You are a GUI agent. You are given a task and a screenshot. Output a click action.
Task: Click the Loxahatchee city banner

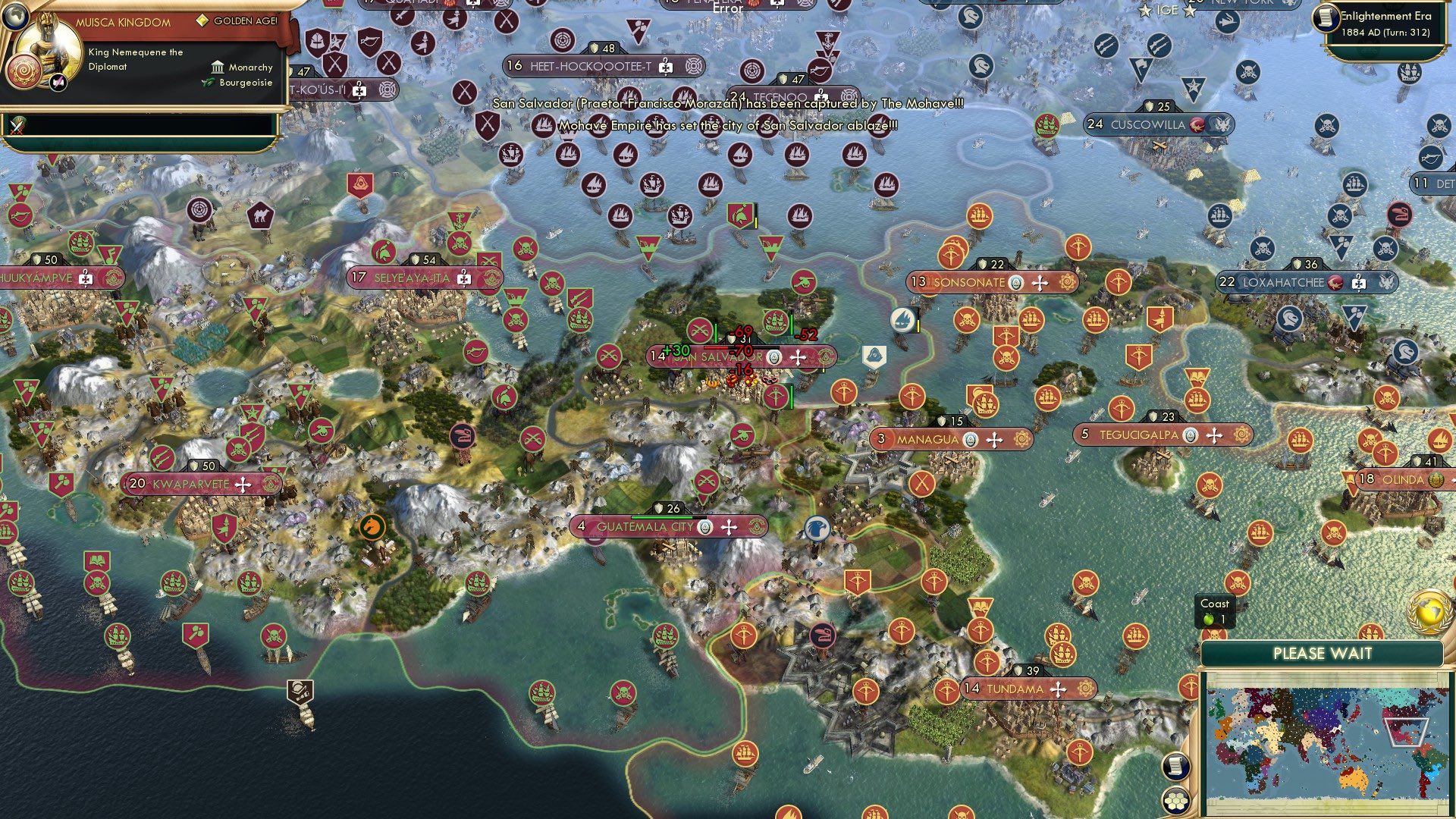(1283, 282)
